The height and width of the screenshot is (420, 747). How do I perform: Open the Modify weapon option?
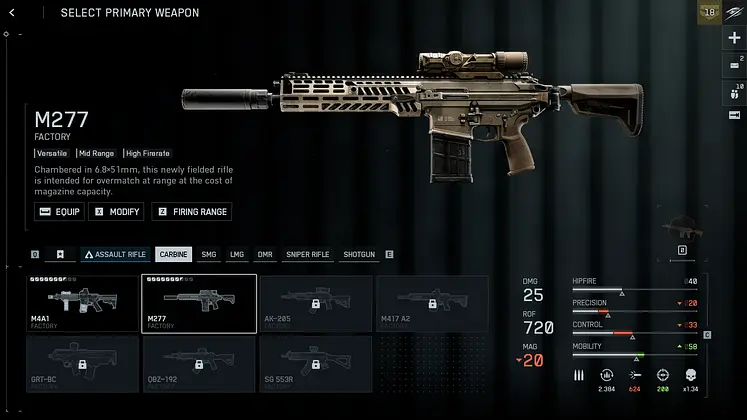point(116,212)
